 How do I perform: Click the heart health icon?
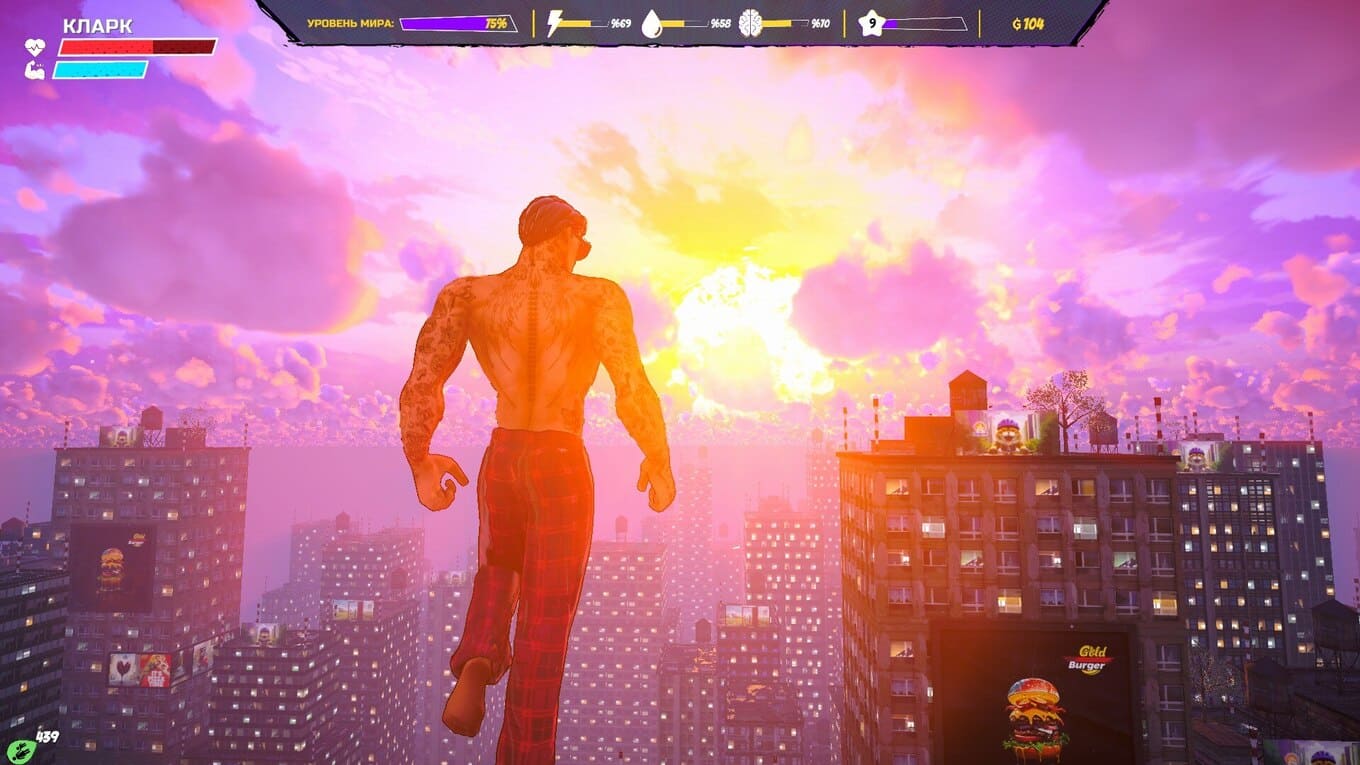[x=34, y=46]
